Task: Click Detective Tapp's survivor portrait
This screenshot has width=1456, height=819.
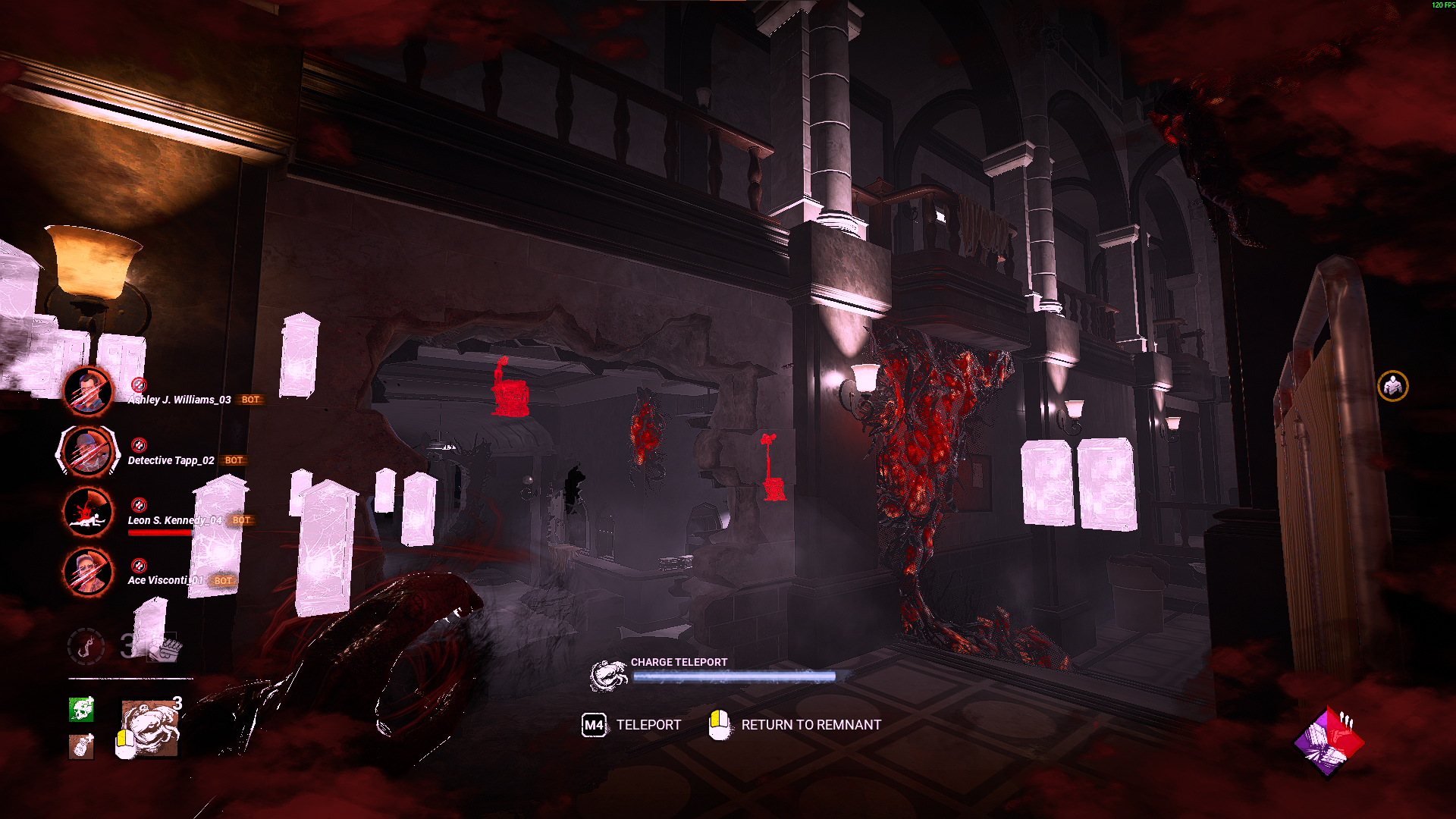Action: tap(88, 451)
